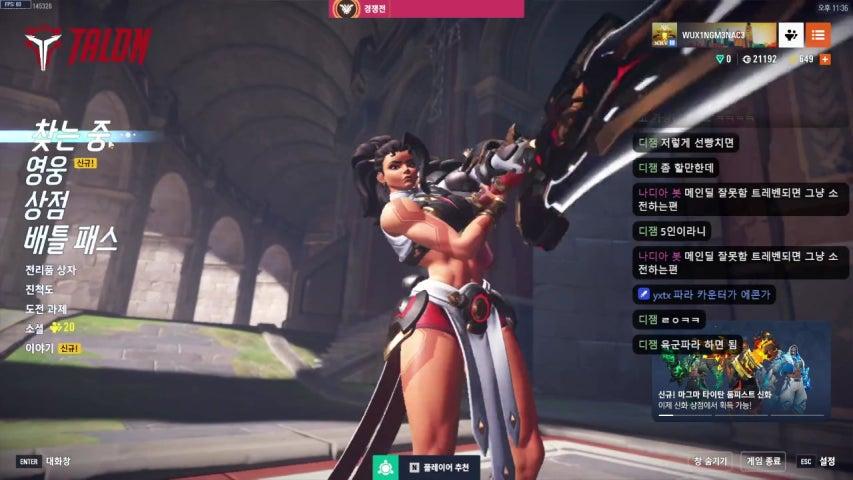Screen dimensions: 853x480
Task: Open the 영웅 (Heroes) menu
Action: (47, 165)
